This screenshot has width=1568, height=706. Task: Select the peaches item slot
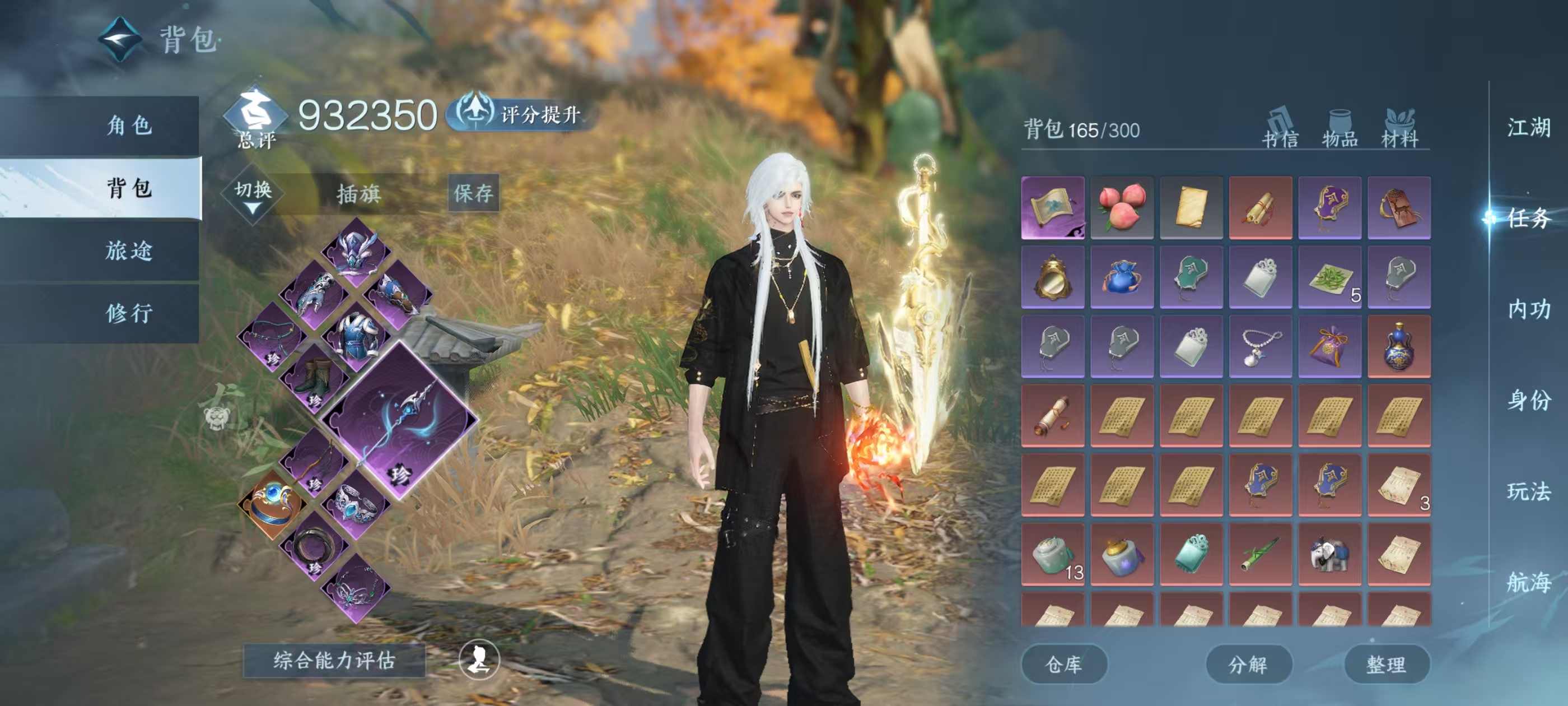tap(1122, 207)
